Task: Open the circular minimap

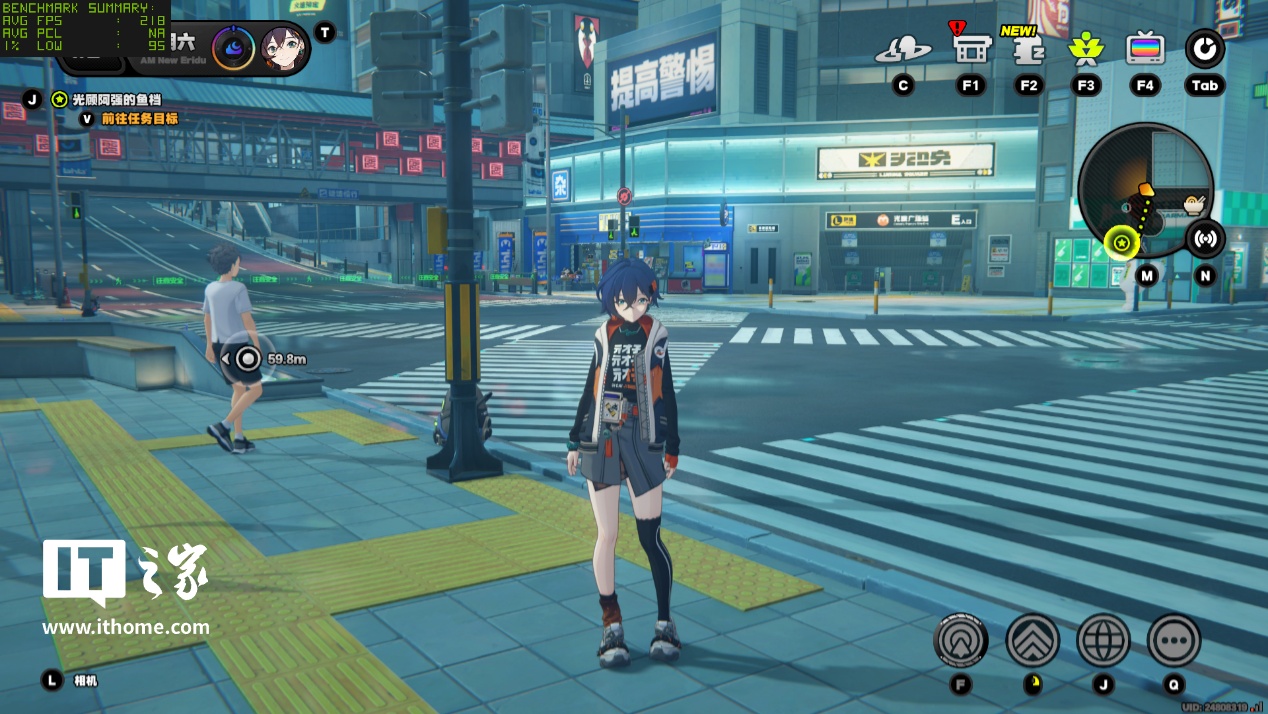Action: [x=1145, y=190]
